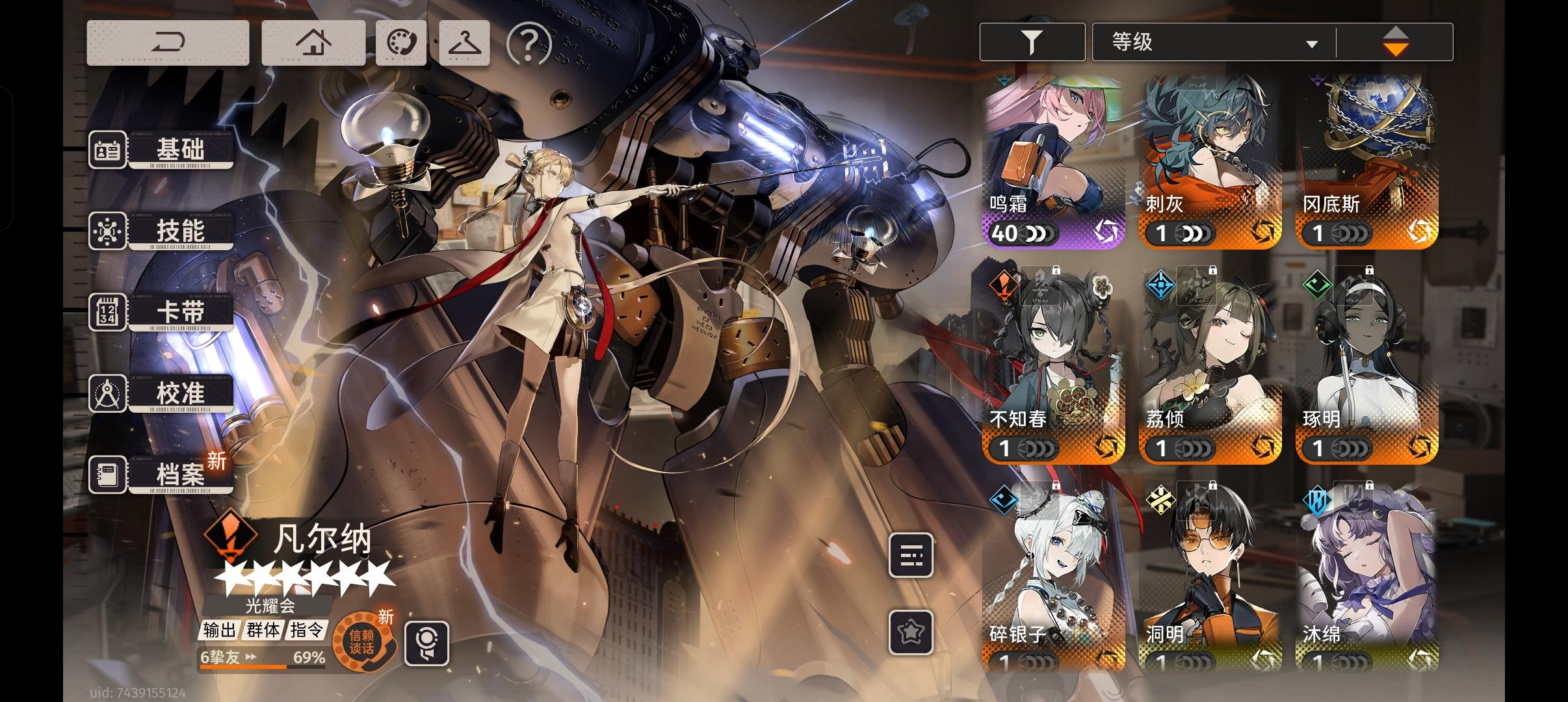Choose character card 刺灰
This screenshot has width=1568, height=702.
pyautogui.click(x=1210, y=161)
